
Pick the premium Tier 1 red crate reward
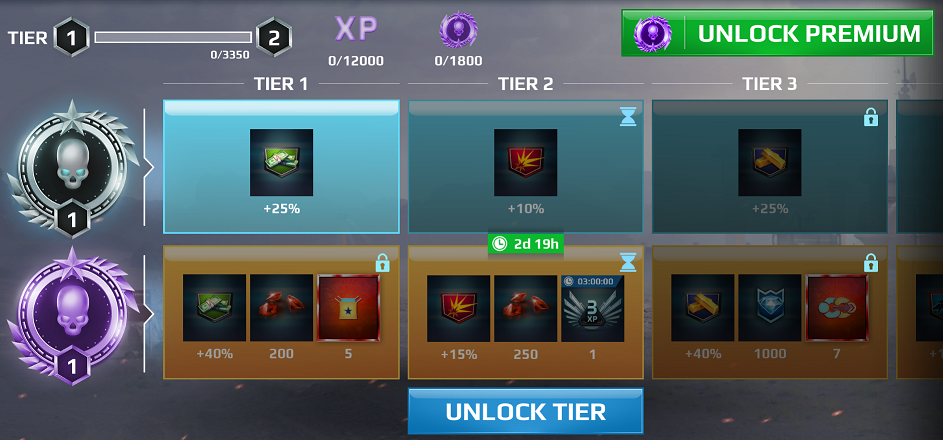[x=348, y=307]
